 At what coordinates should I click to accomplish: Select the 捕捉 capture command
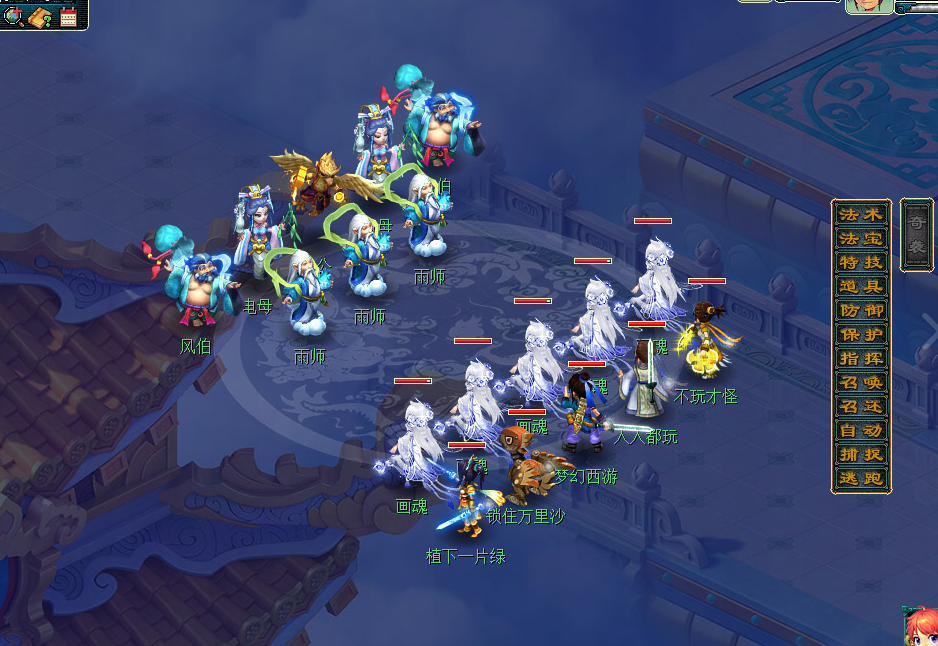pyautogui.click(x=861, y=455)
